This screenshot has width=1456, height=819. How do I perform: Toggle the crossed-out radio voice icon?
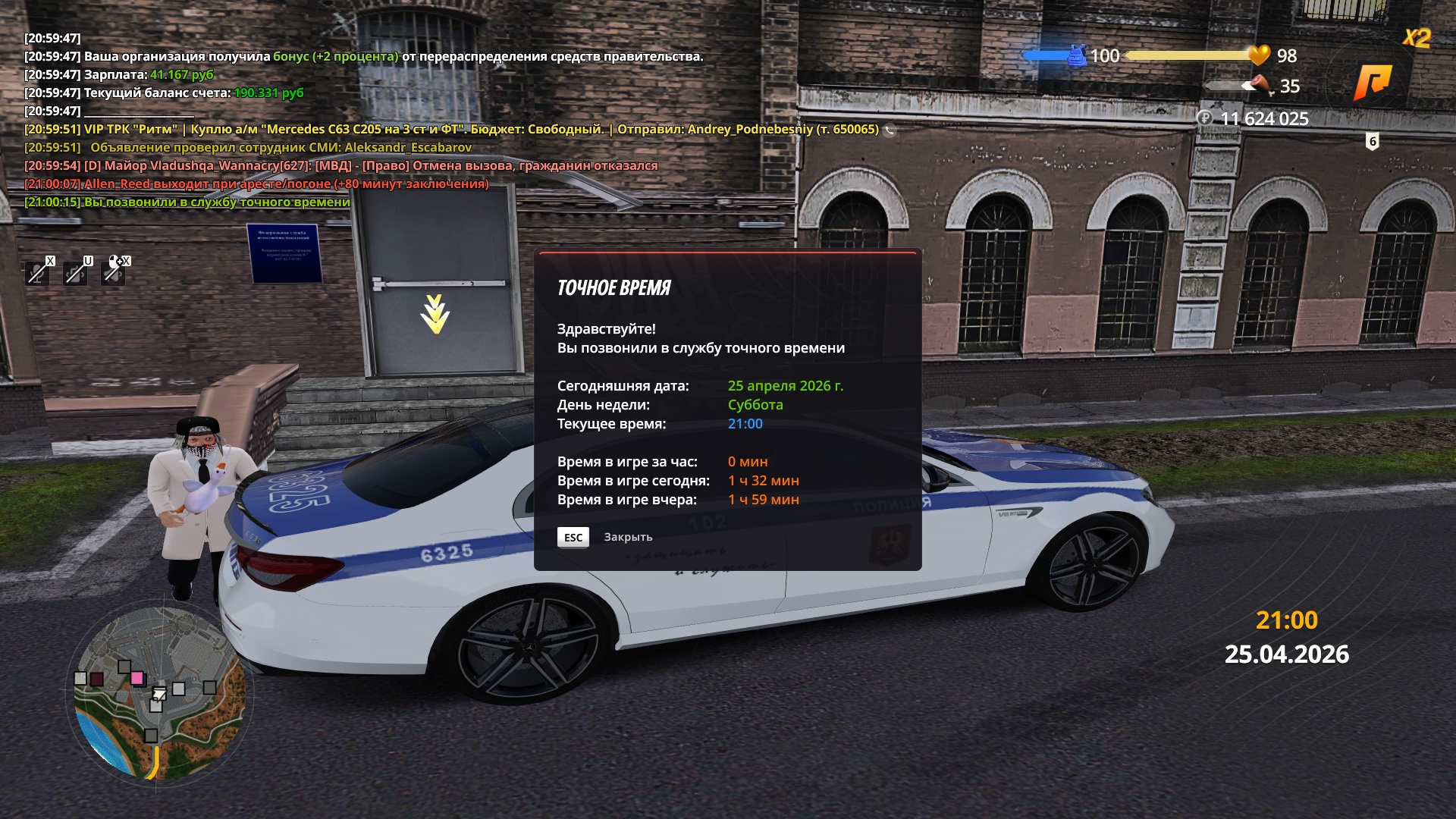[x=76, y=271]
